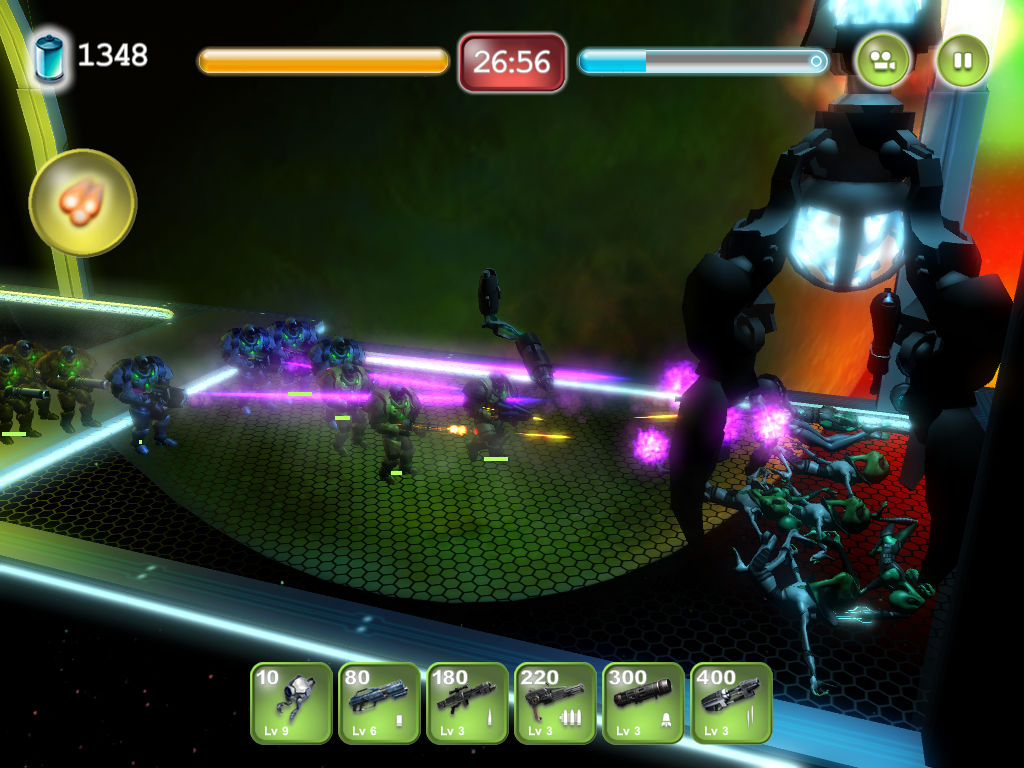Pause the game
This screenshot has width=1024, height=768.
tap(962, 61)
